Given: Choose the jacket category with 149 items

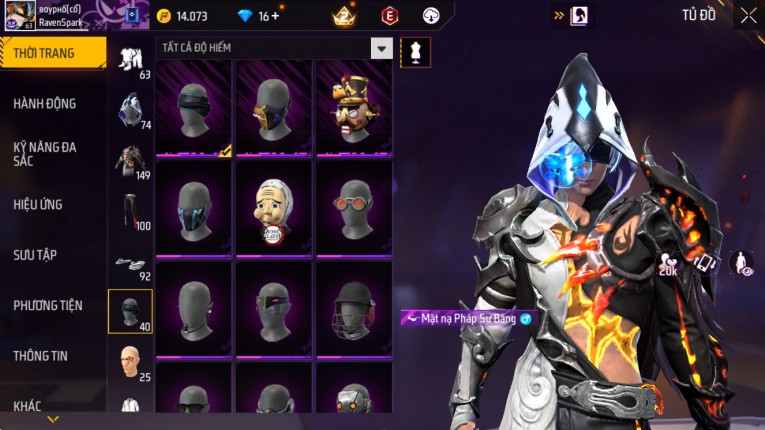Looking at the screenshot, I should tap(130, 160).
